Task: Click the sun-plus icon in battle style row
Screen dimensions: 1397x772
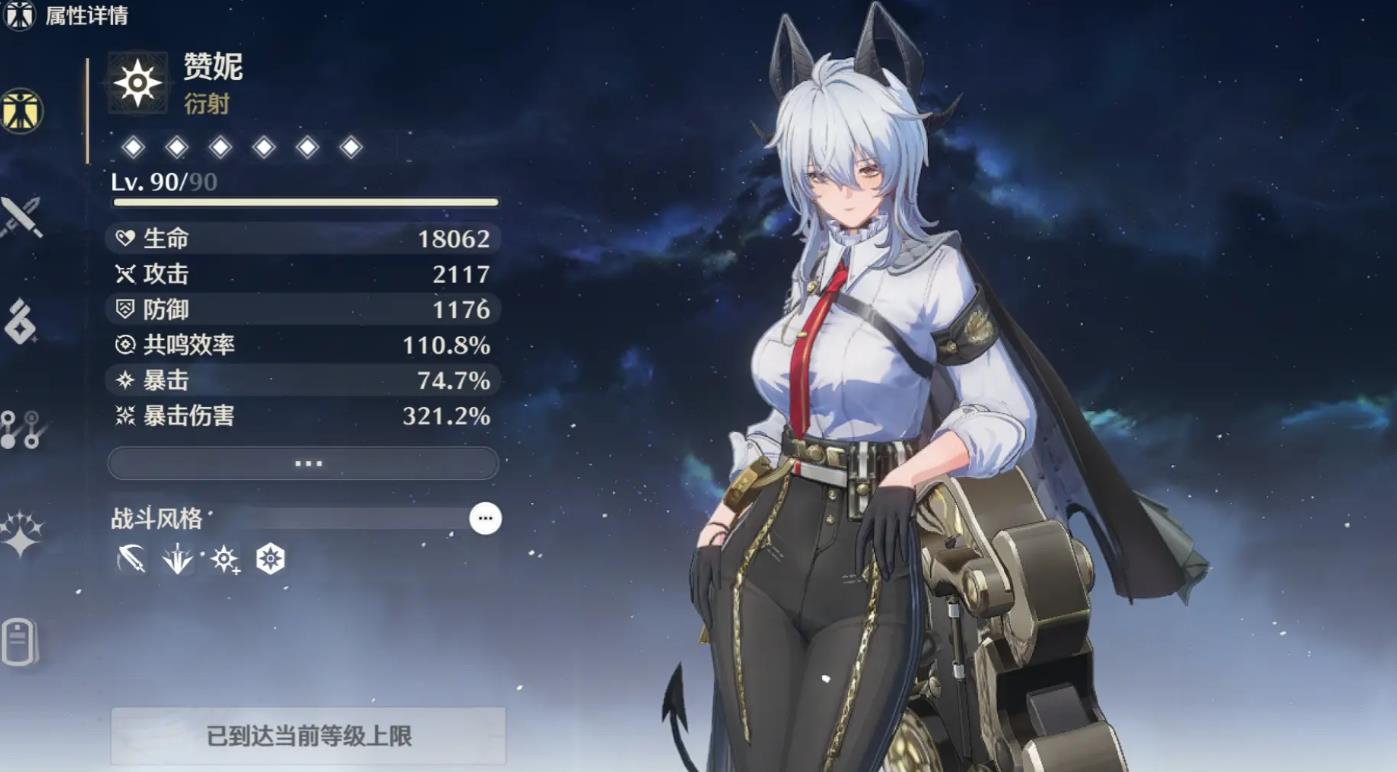Action: point(226,558)
